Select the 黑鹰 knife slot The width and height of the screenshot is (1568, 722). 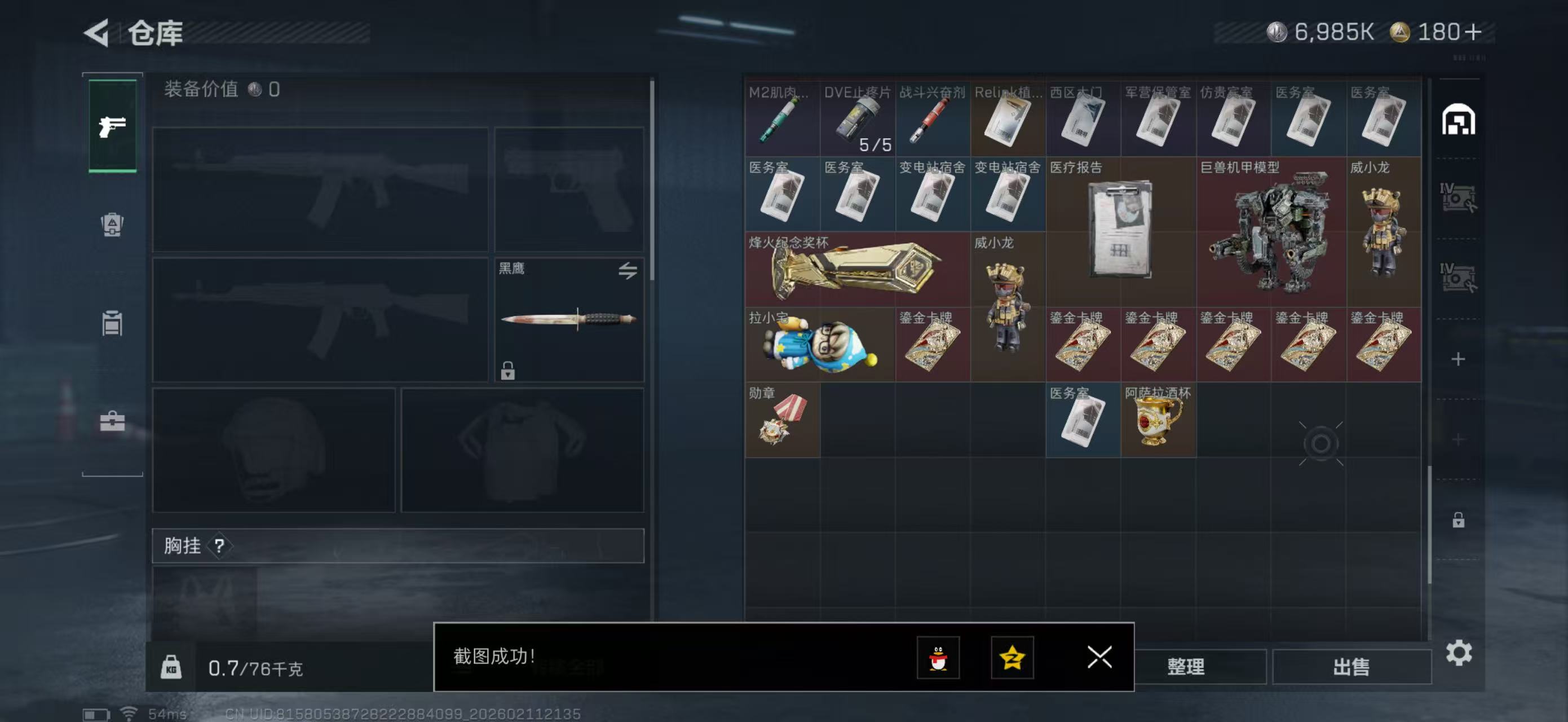pos(568,320)
